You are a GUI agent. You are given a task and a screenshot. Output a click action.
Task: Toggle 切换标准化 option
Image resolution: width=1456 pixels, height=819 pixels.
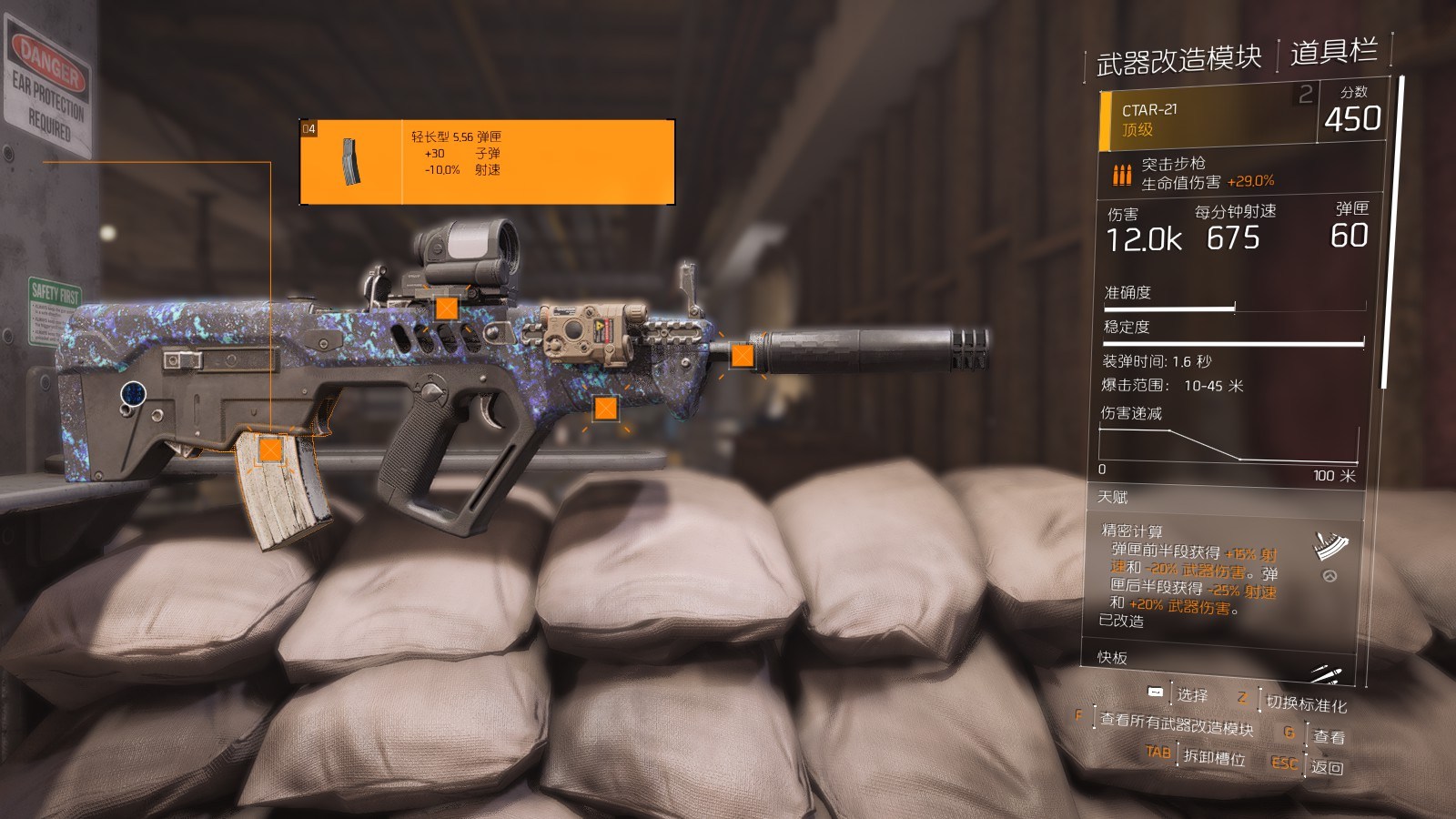point(1306,703)
